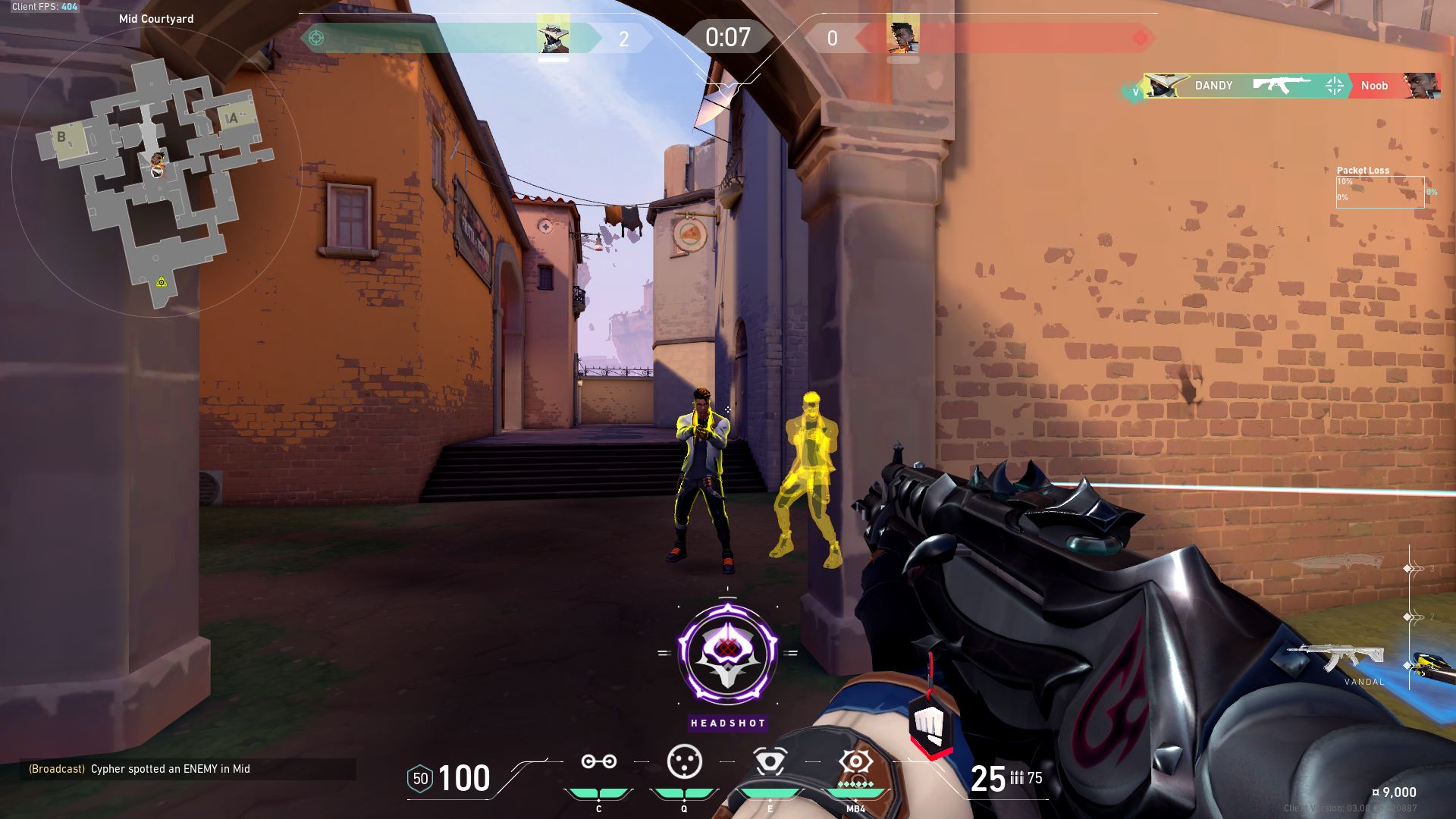
Task: Click the Vandal icon in the kill feed
Action: (x=1282, y=86)
